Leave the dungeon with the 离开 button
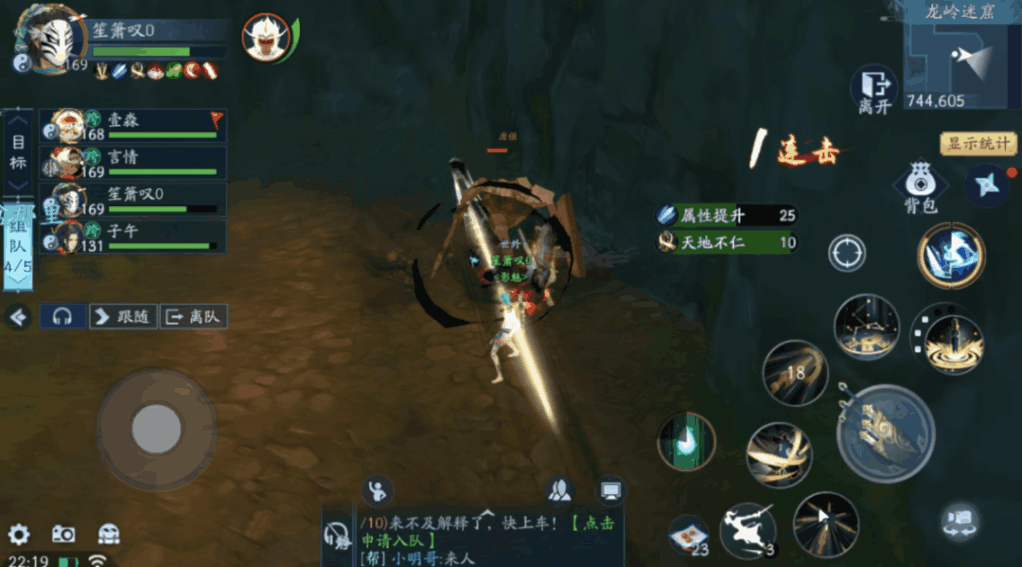Viewport: 1022px width, 567px height. click(x=874, y=90)
